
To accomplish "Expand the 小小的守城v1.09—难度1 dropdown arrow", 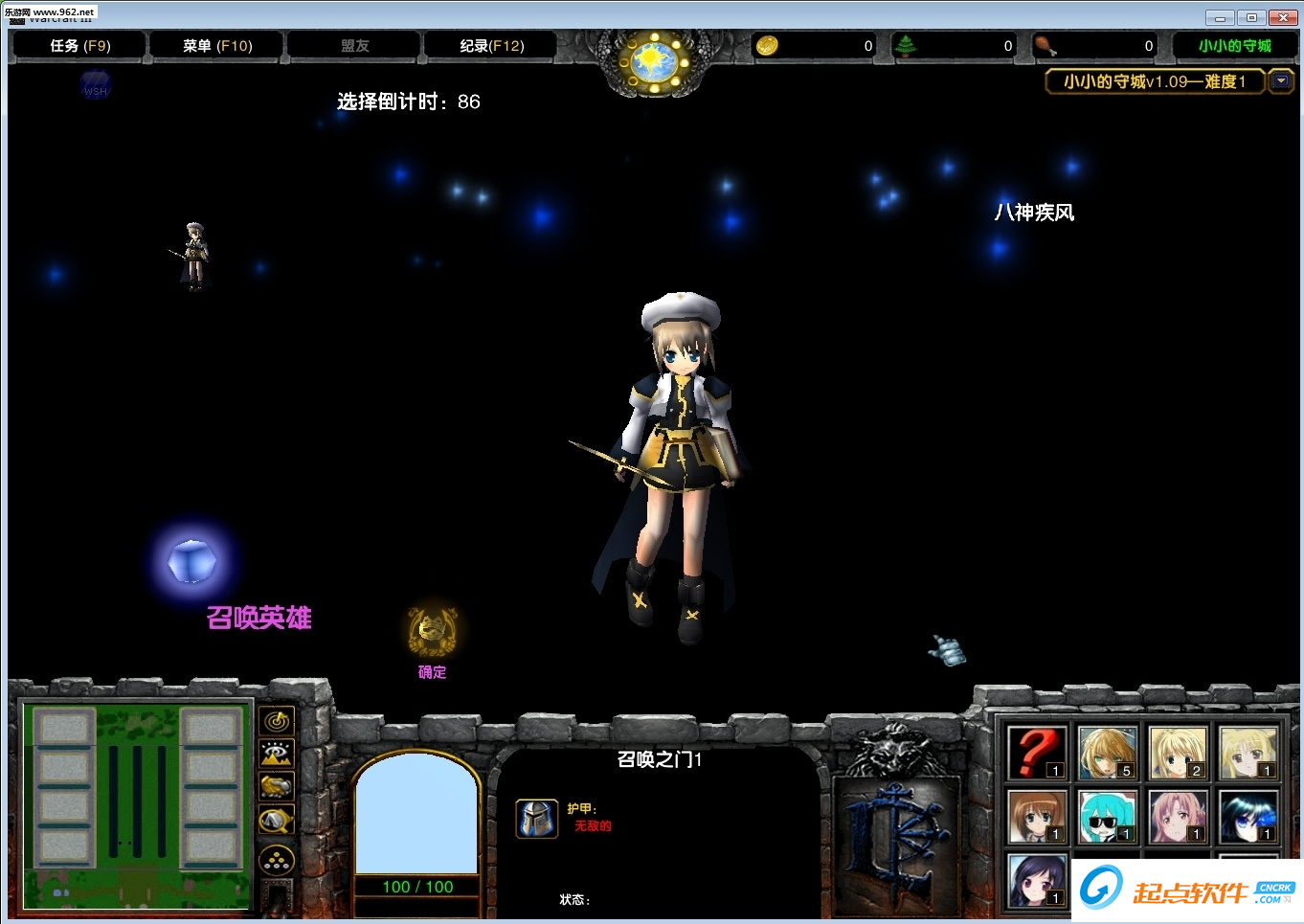I will (1282, 81).
